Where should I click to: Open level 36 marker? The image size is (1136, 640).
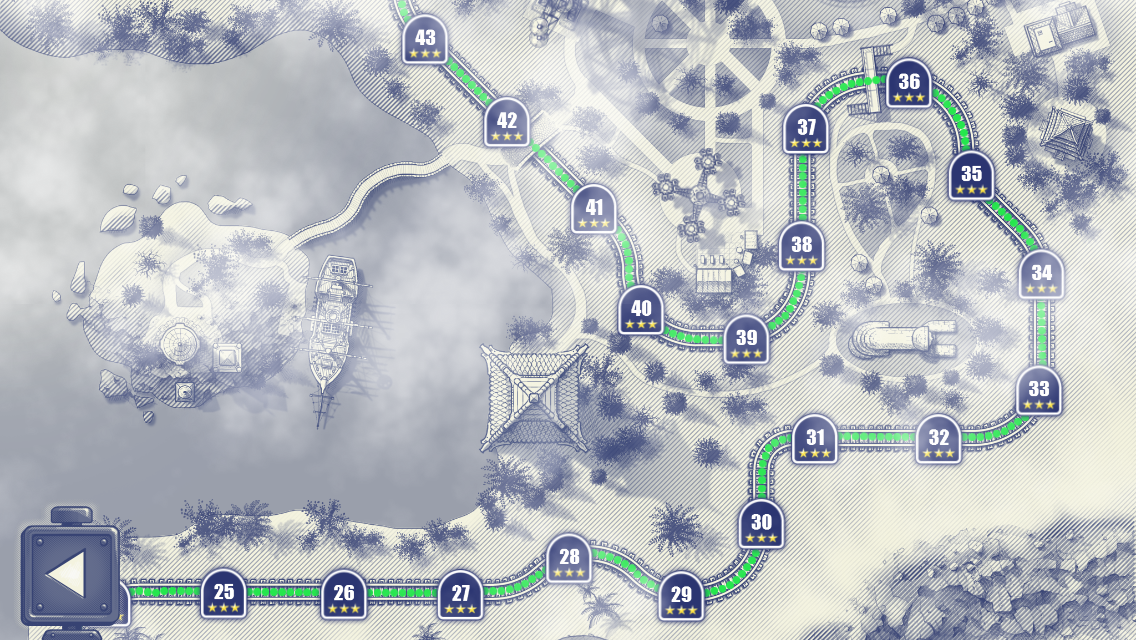point(909,85)
